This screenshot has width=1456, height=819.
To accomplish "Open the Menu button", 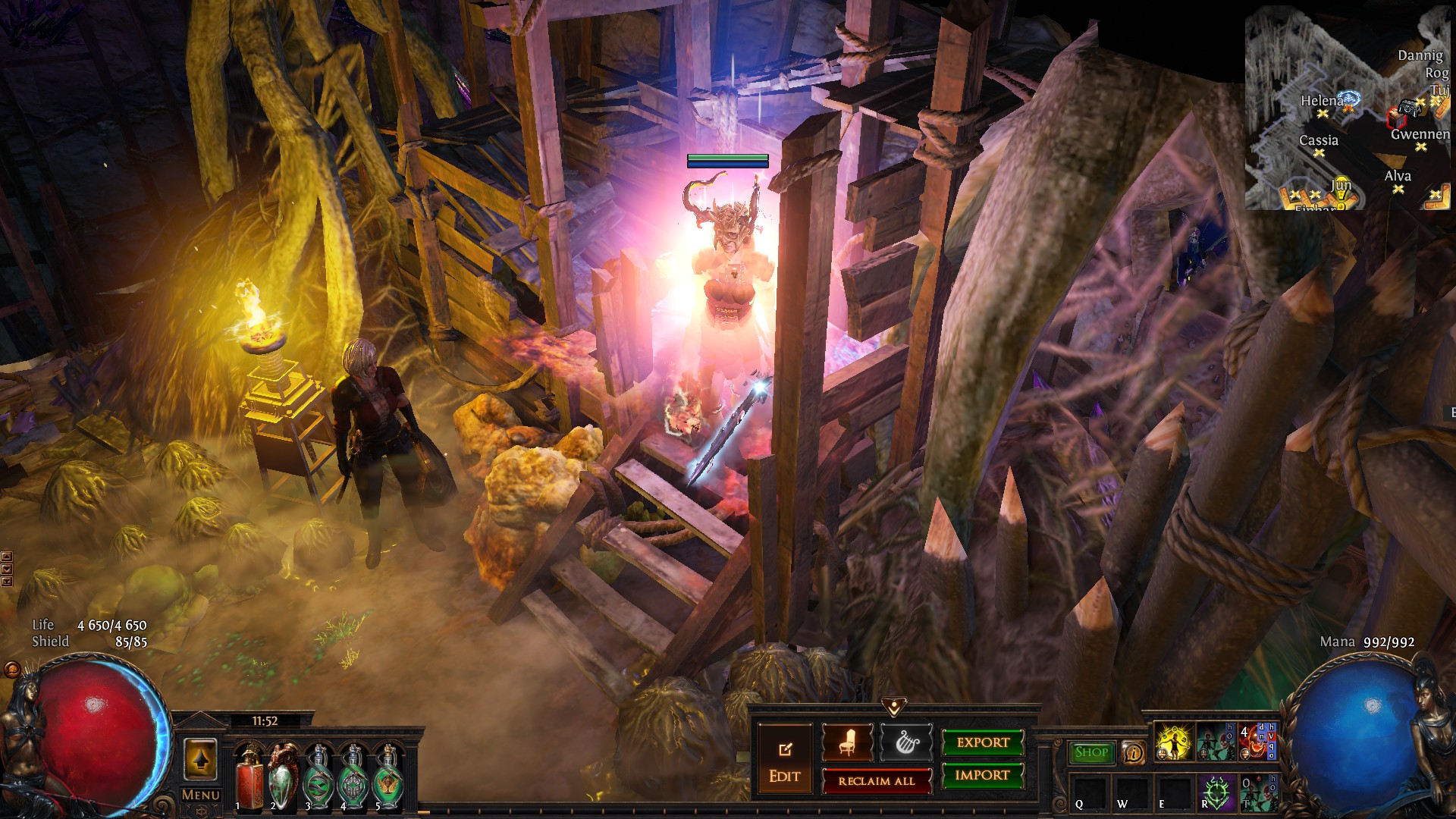I will coord(200,795).
